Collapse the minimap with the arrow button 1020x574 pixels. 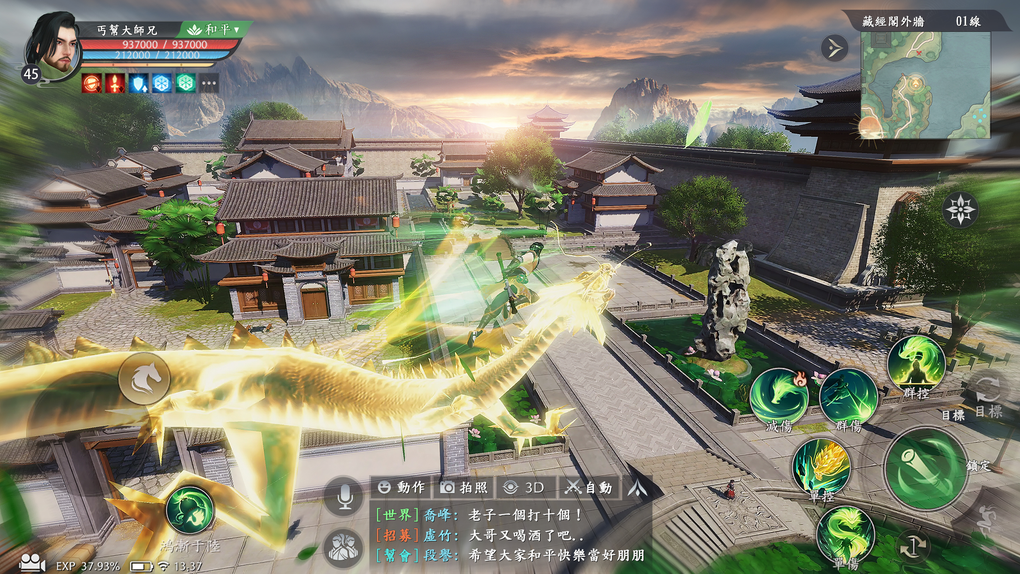tap(834, 47)
